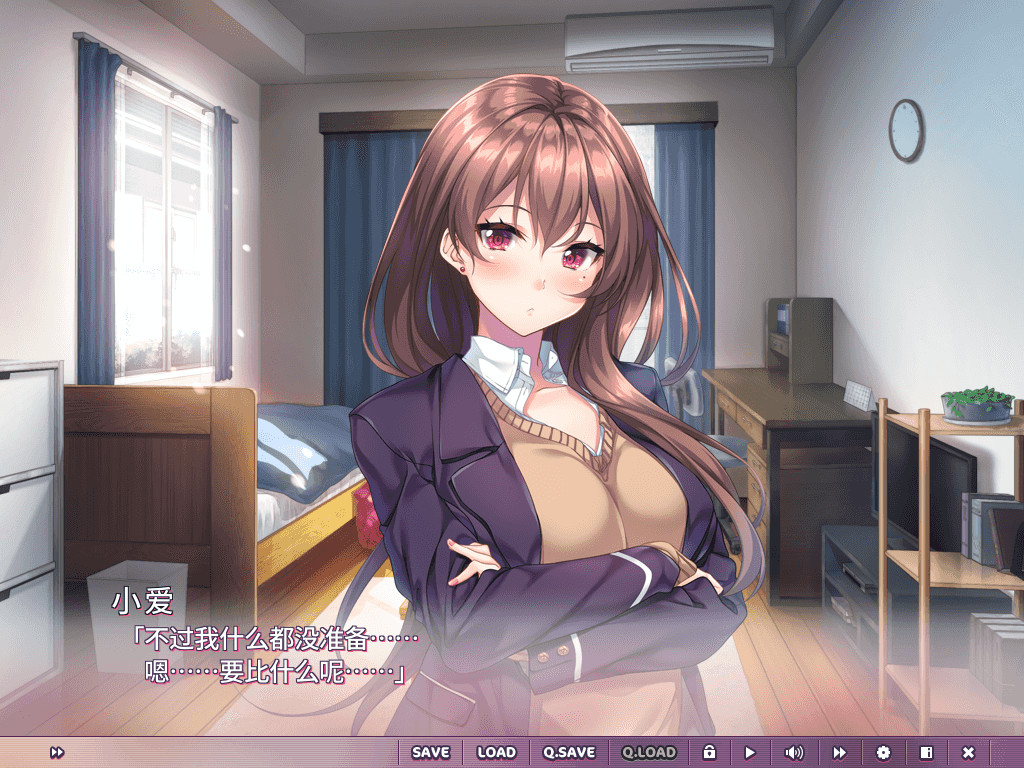Click the fast-forward icon at the bar's left end
The height and width of the screenshot is (768, 1024).
click(x=57, y=752)
